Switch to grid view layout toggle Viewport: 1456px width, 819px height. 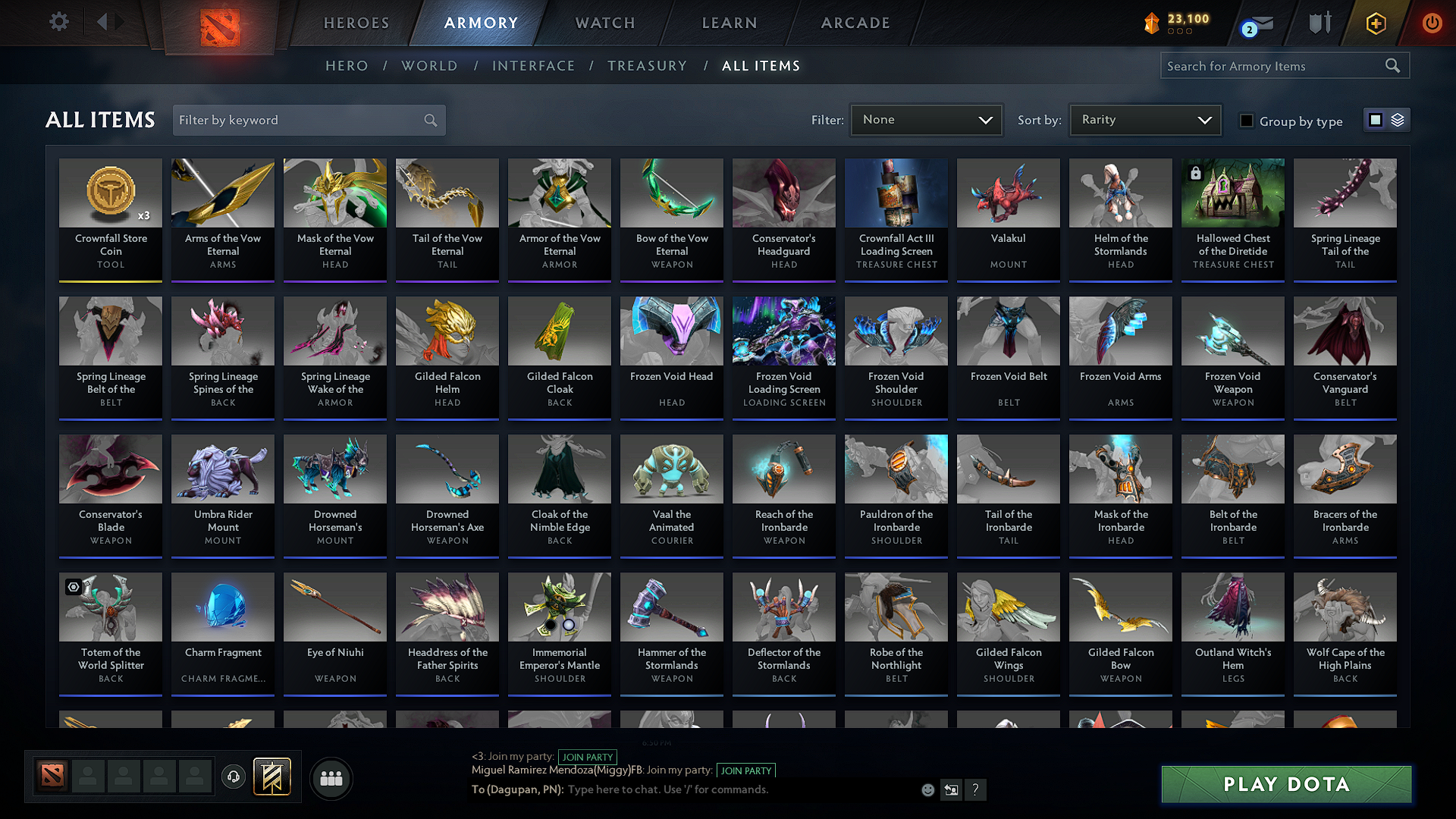[x=1374, y=120]
